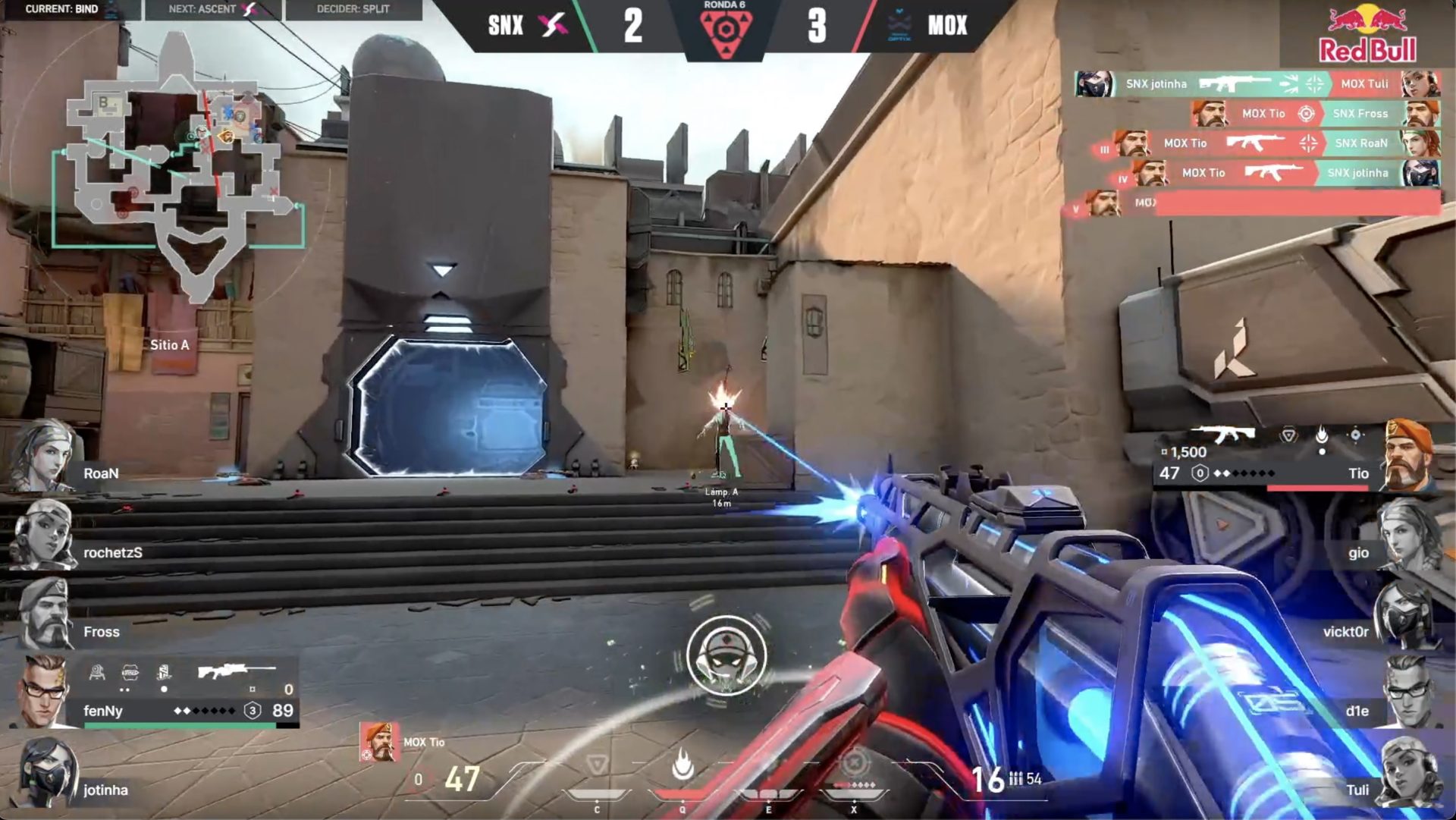Image resolution: width=1456 pixels, height=820 pixels.
Task: Open the Tio killed Fross kill feed row
Action: 1316,114
